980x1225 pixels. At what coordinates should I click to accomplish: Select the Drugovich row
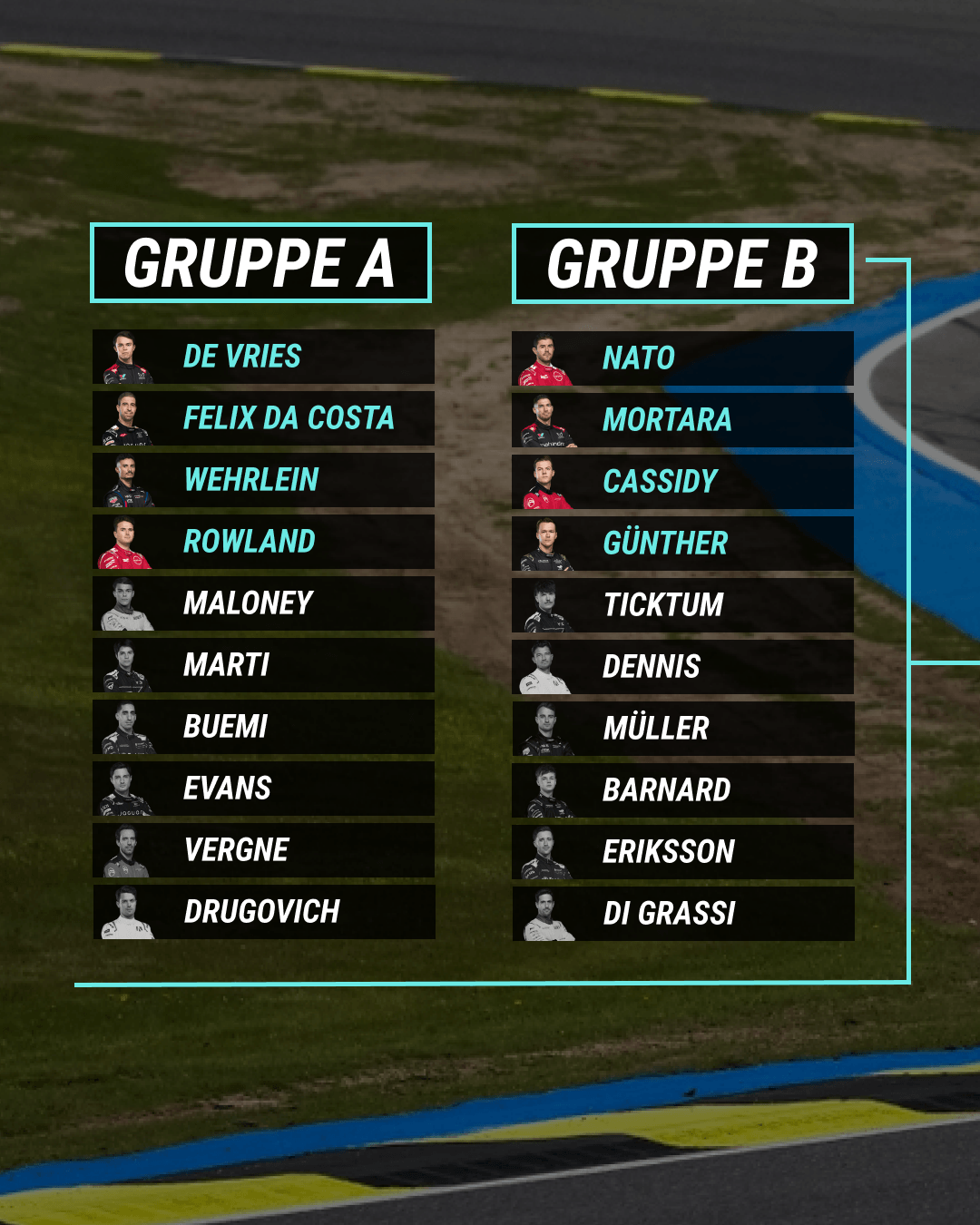(x=263, y=912)
